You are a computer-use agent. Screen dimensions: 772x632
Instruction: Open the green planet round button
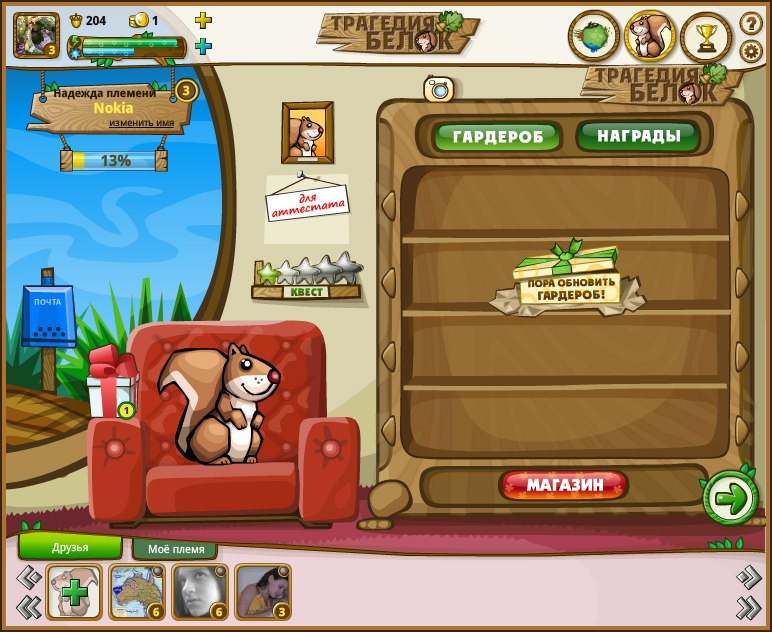594,37
